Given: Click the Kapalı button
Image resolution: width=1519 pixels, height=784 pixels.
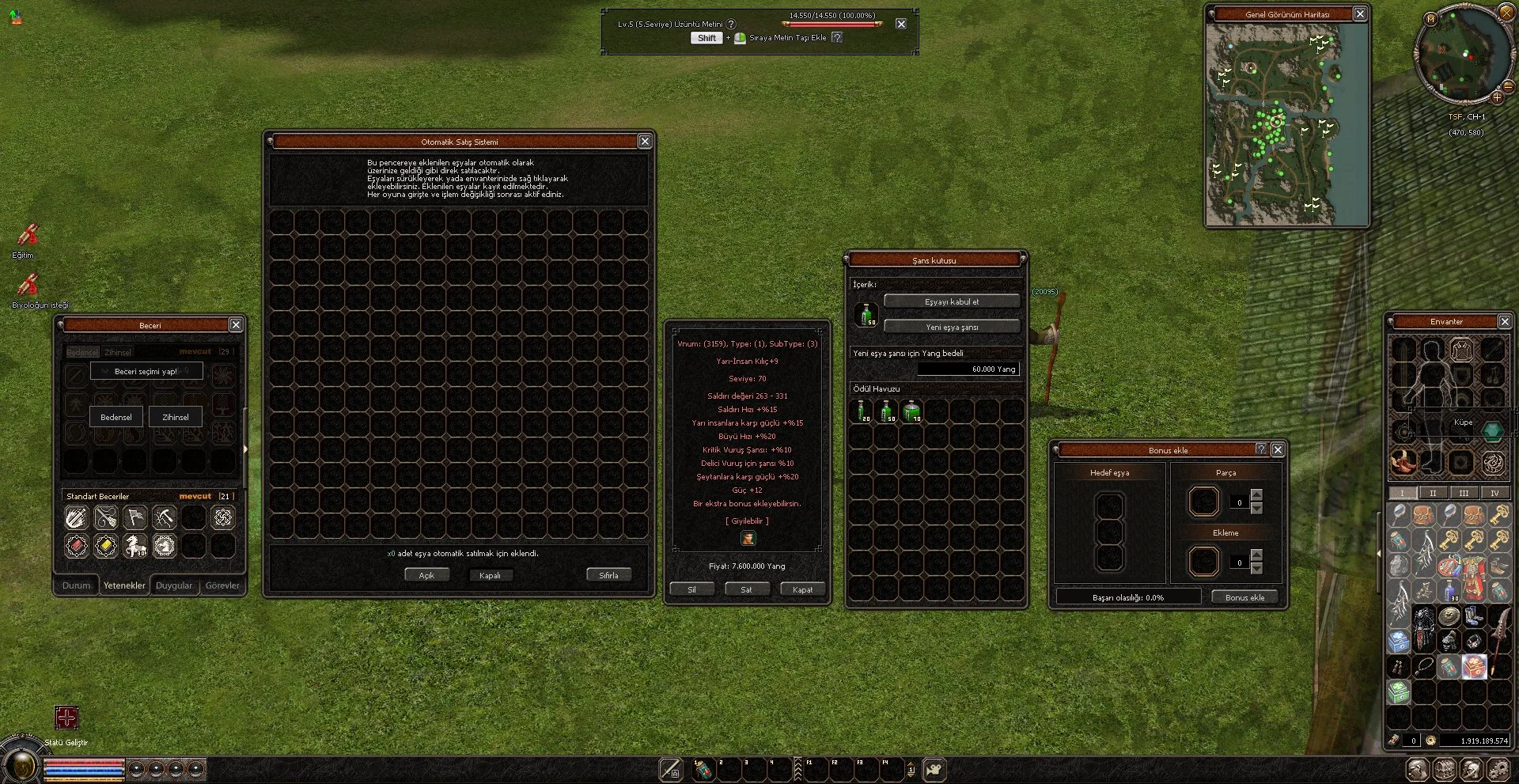Looking at the screenshot, I should click(x=490, y=575).
